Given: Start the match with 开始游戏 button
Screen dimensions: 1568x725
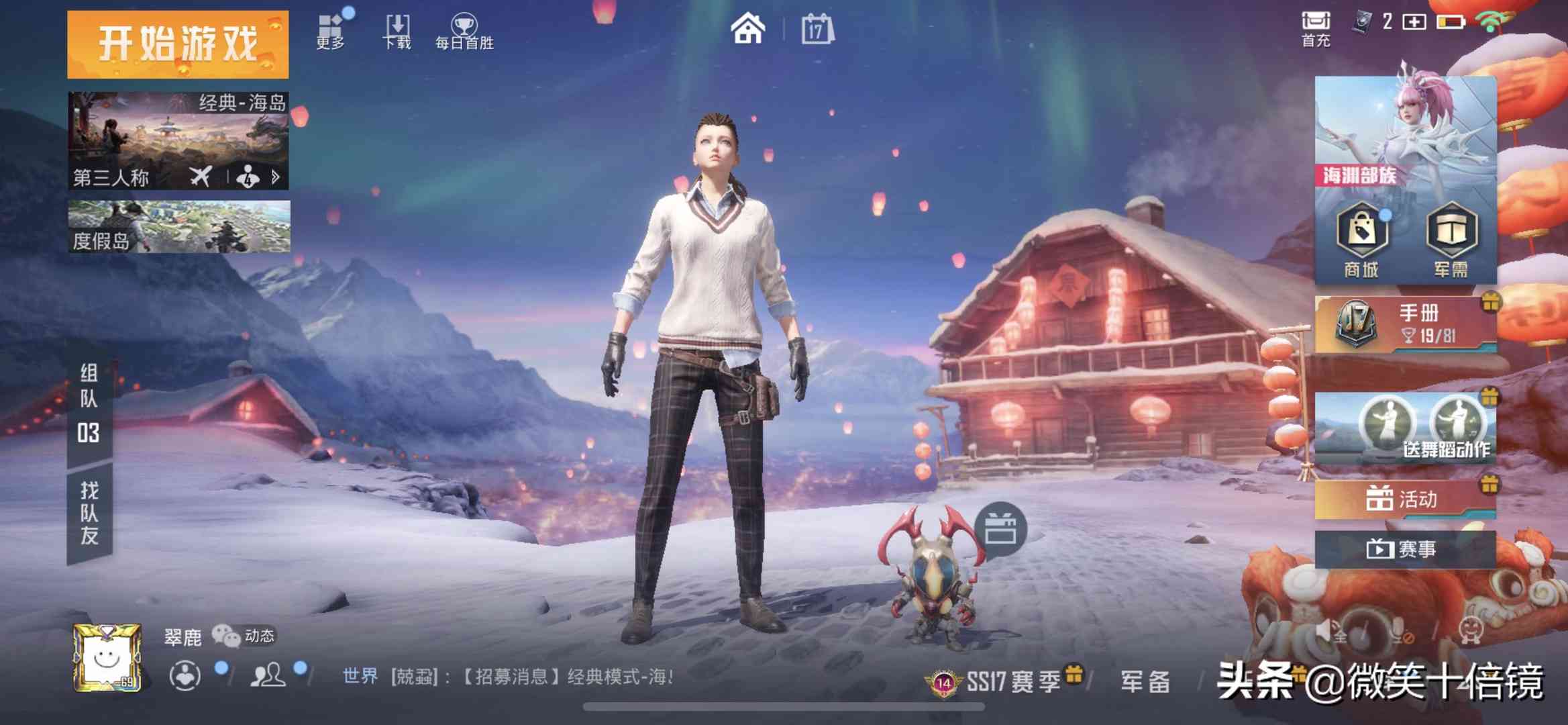Looking at the screenshot, I should pyautogui.click(x=178, y=44).
